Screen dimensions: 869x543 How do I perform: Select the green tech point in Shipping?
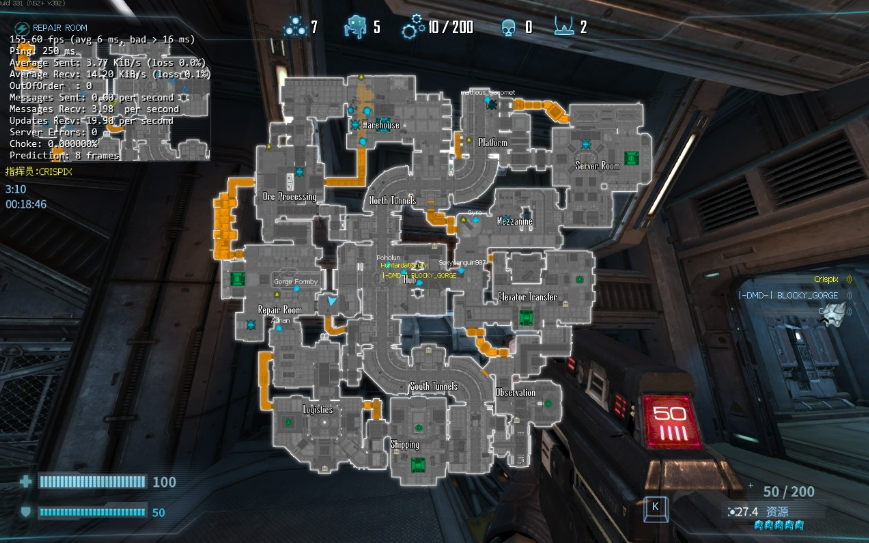click(418, 463)
